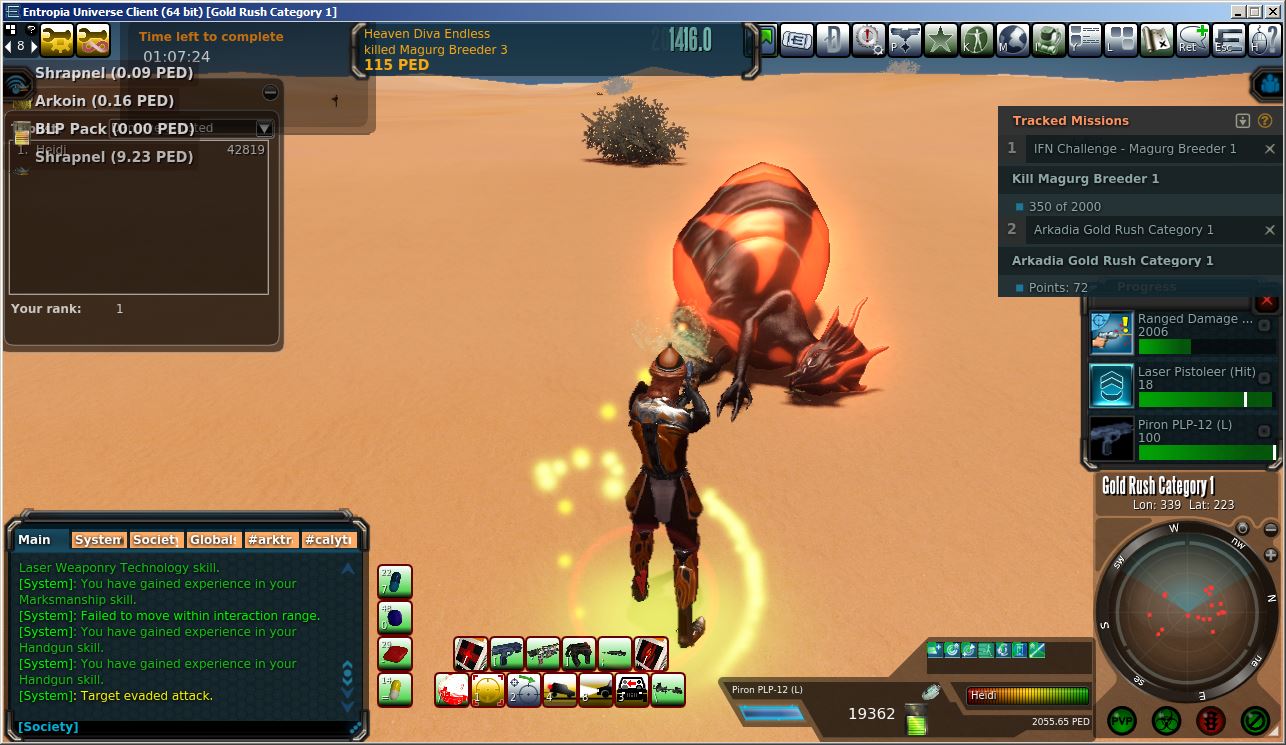This screenshot has height=745, width=1286.
Task: Select the Main chat tab
Action: 41,539
